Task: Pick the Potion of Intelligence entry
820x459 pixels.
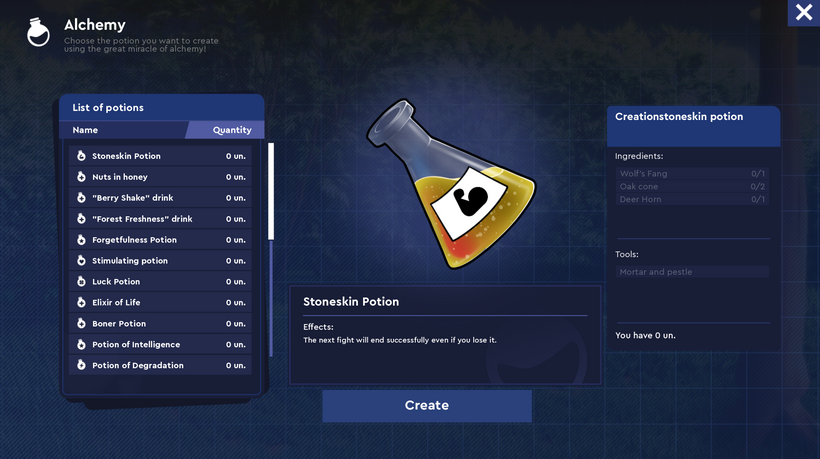Action: (x=160, y=345)
